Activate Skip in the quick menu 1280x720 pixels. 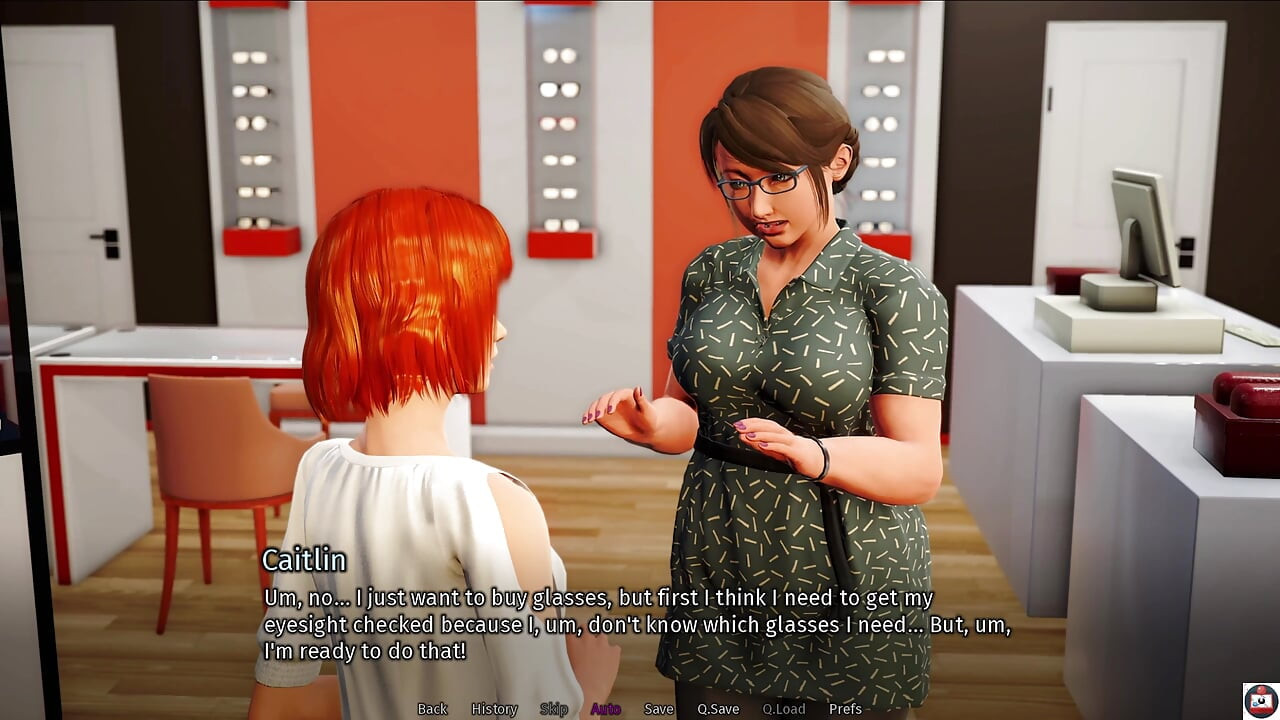tap(554, 709)
